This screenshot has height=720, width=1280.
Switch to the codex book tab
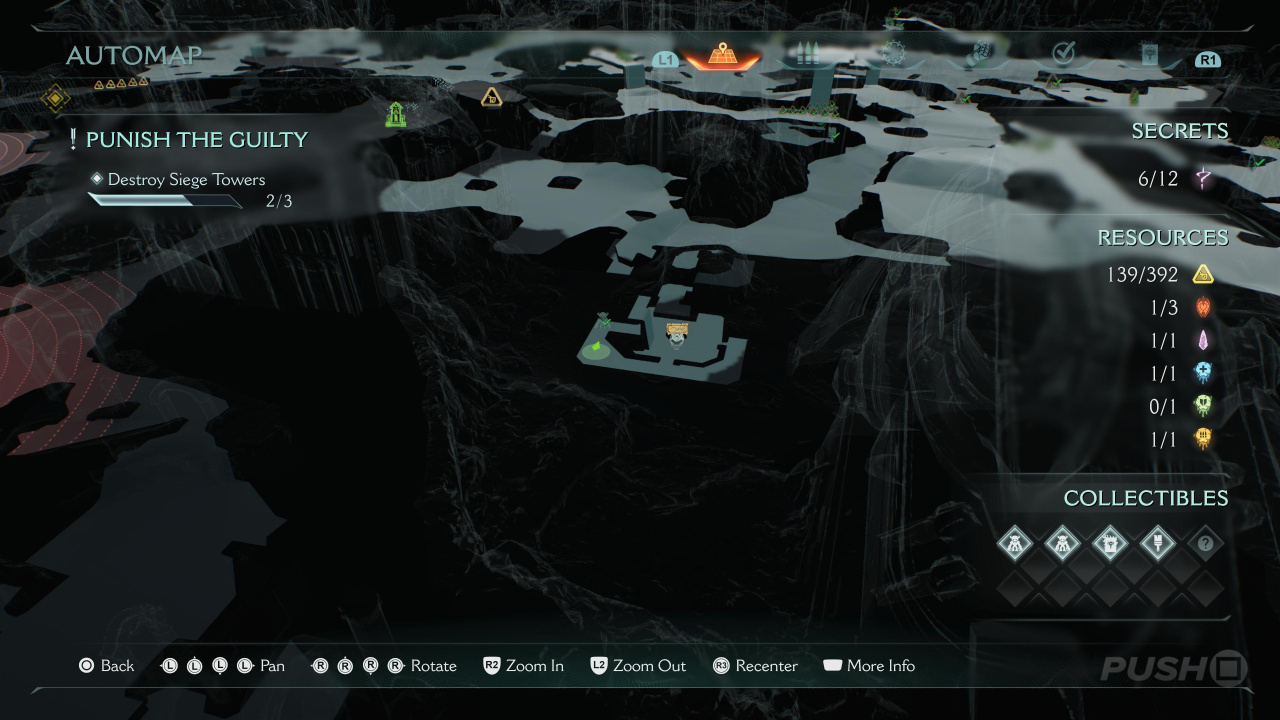(1148, 55)
